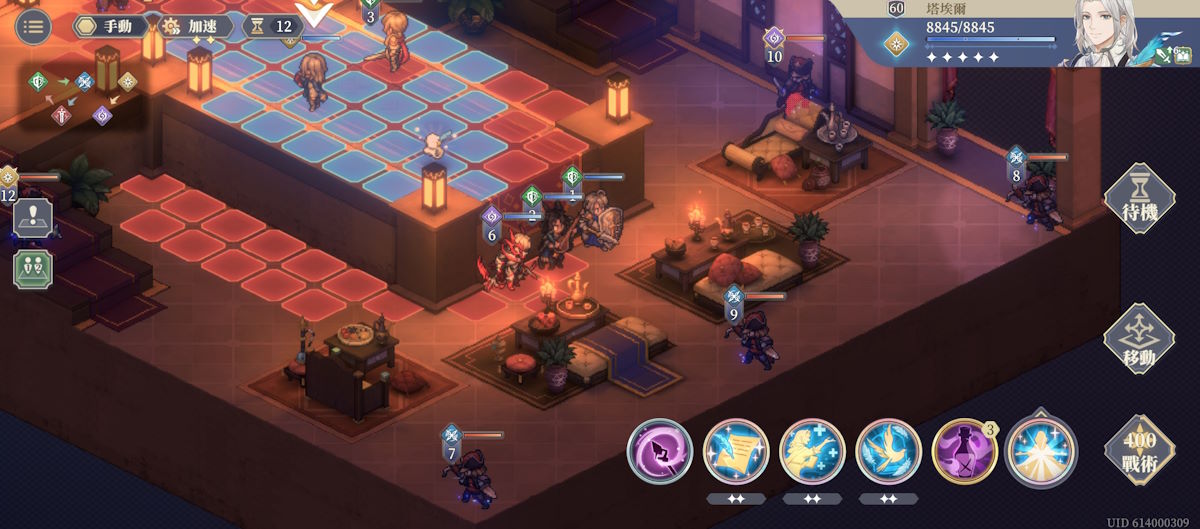Open the 400 戰術 tactics button
This screenshot has height=529, width=1200.
tap(1138, 450)
